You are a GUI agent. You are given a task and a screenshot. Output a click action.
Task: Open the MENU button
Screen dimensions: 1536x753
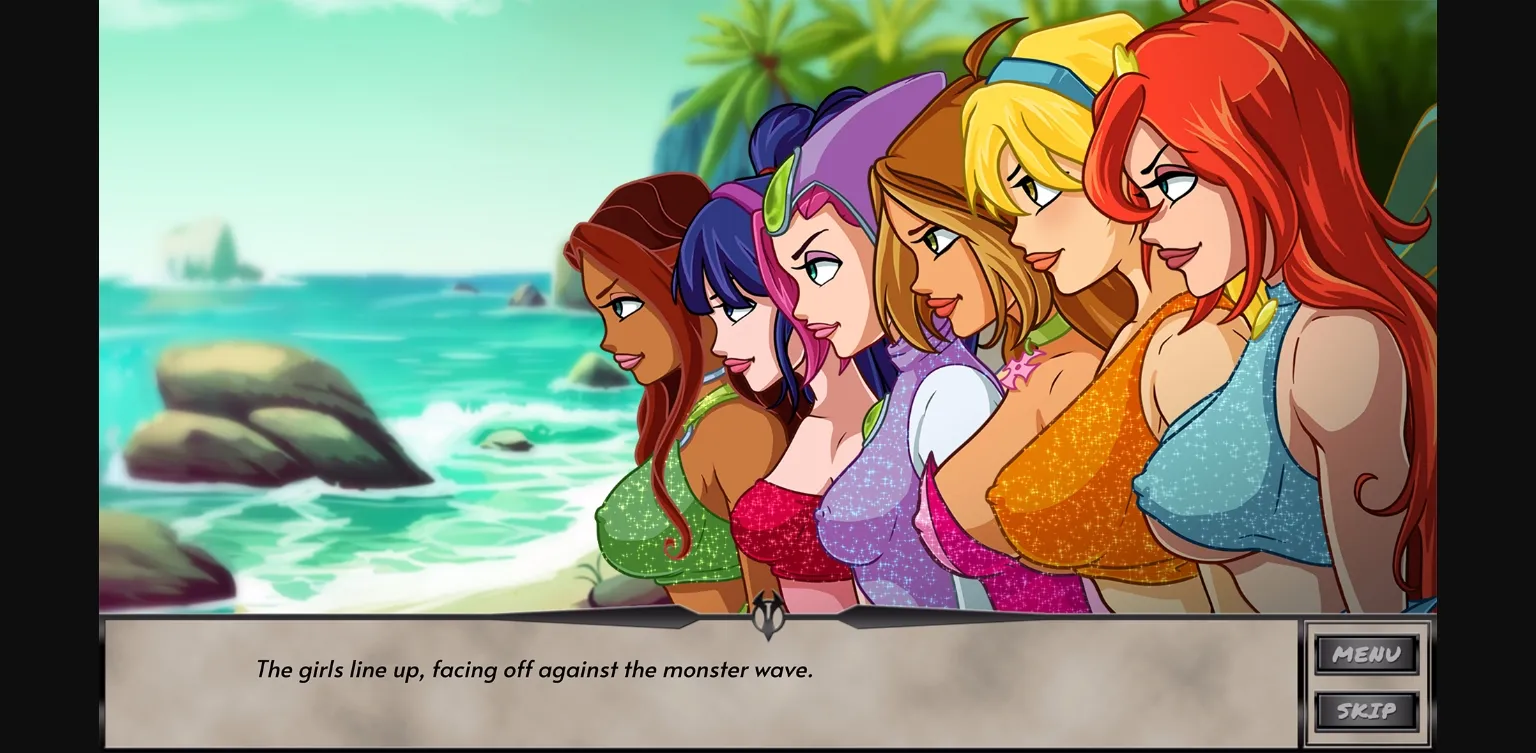click(1367, 655)
